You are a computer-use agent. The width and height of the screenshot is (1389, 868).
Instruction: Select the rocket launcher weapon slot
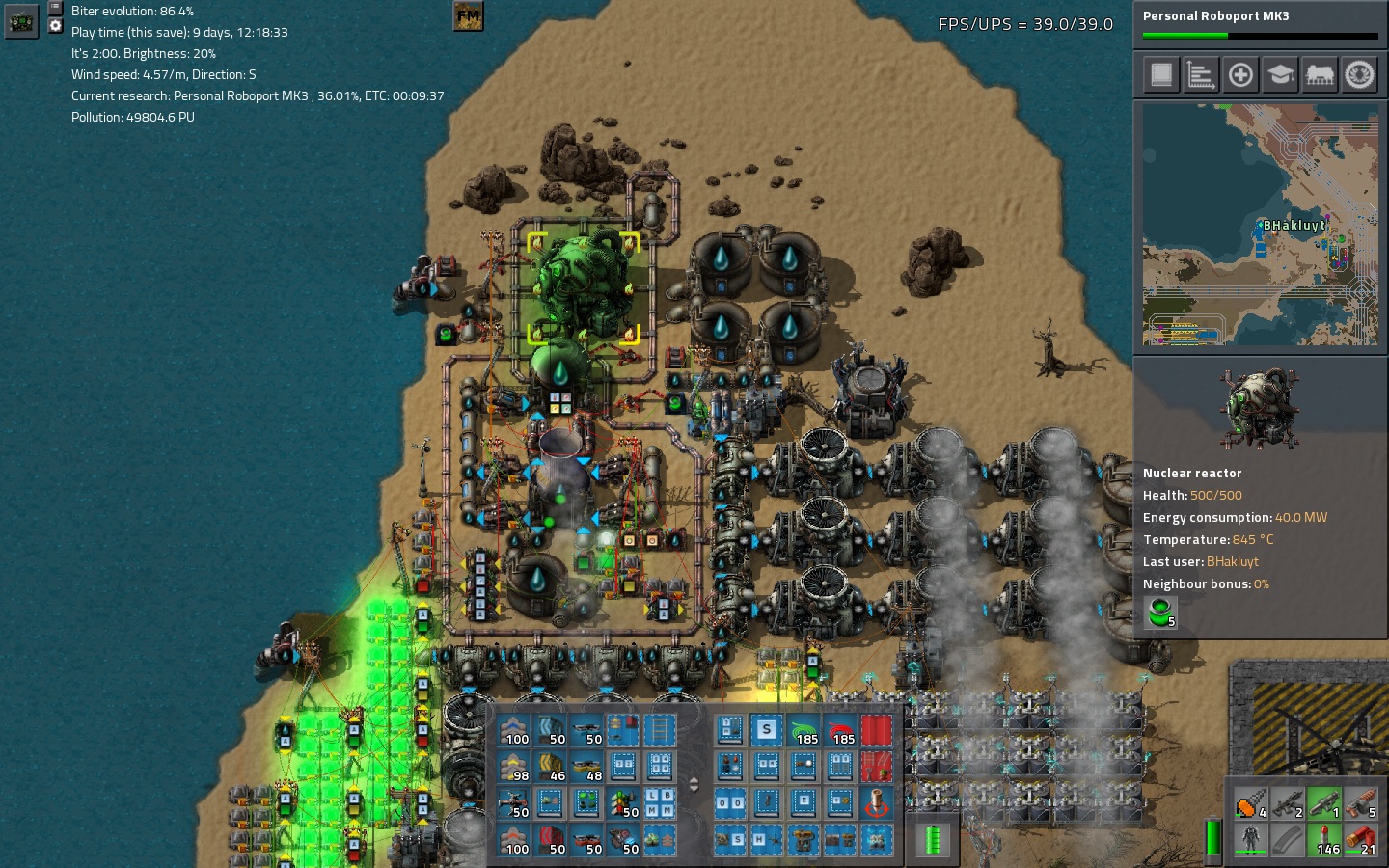tap(1324, 802)
